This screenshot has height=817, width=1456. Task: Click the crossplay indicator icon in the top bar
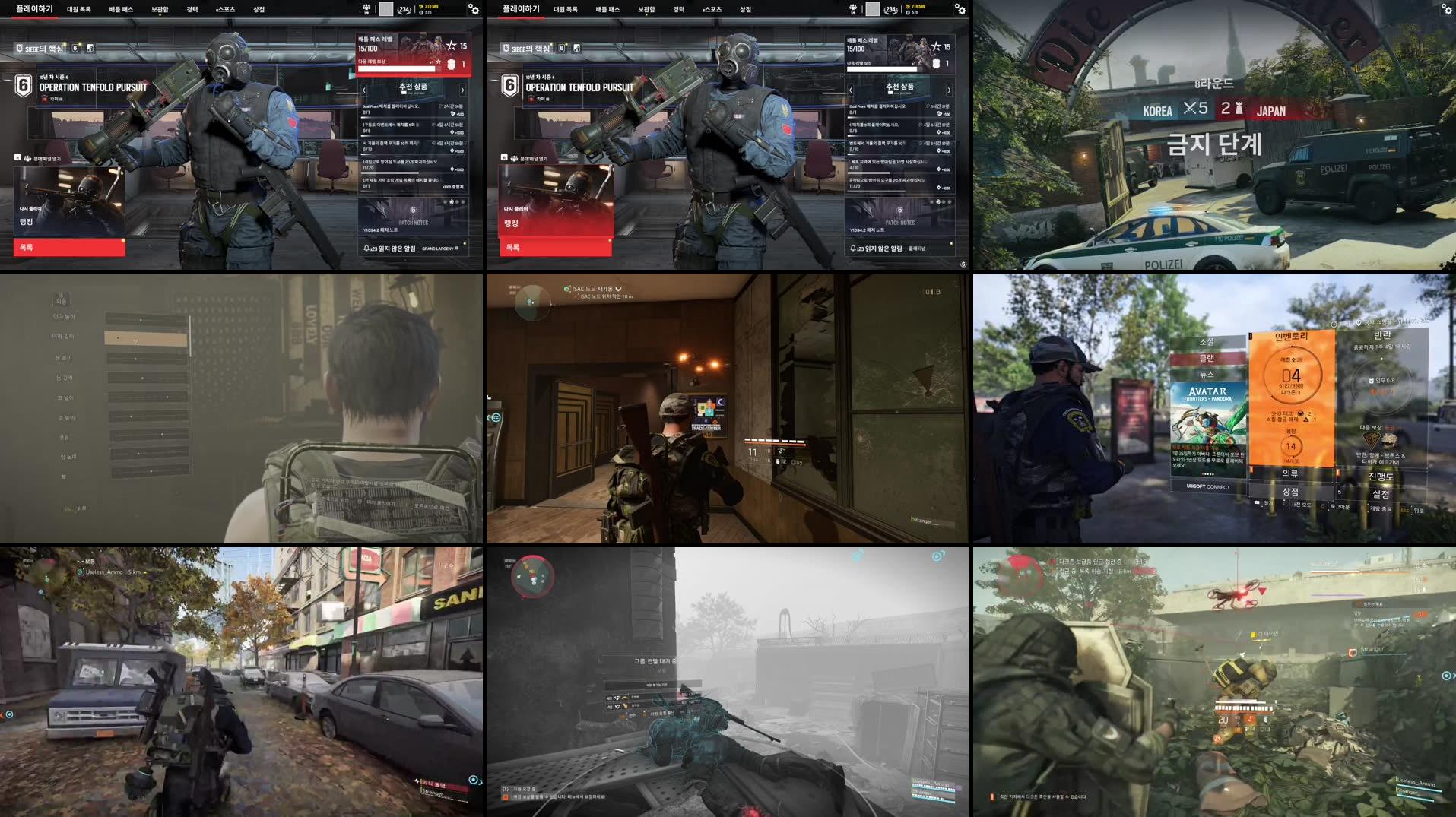pyautogui.click(x=366, y=9)
